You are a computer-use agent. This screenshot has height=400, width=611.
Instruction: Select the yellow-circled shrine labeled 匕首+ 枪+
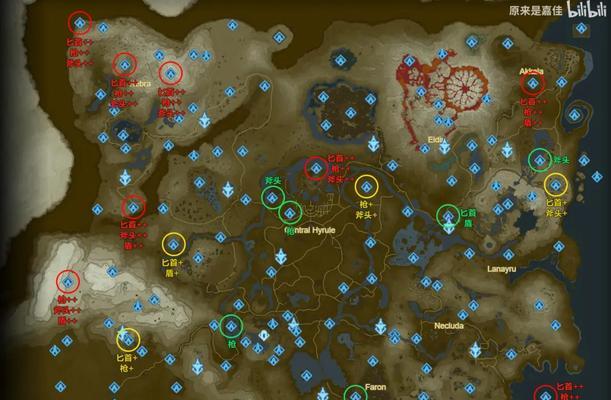pos(128,339)
